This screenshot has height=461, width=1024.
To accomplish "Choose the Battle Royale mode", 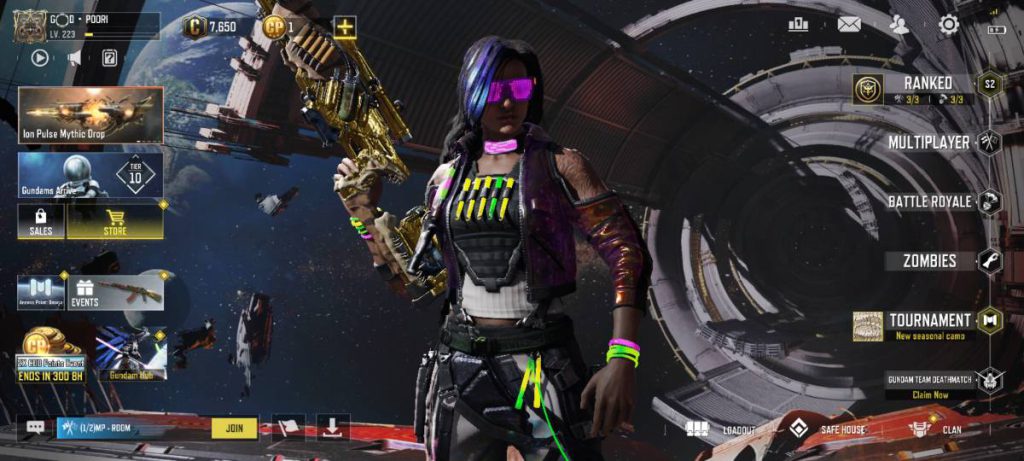I will 929,201.
